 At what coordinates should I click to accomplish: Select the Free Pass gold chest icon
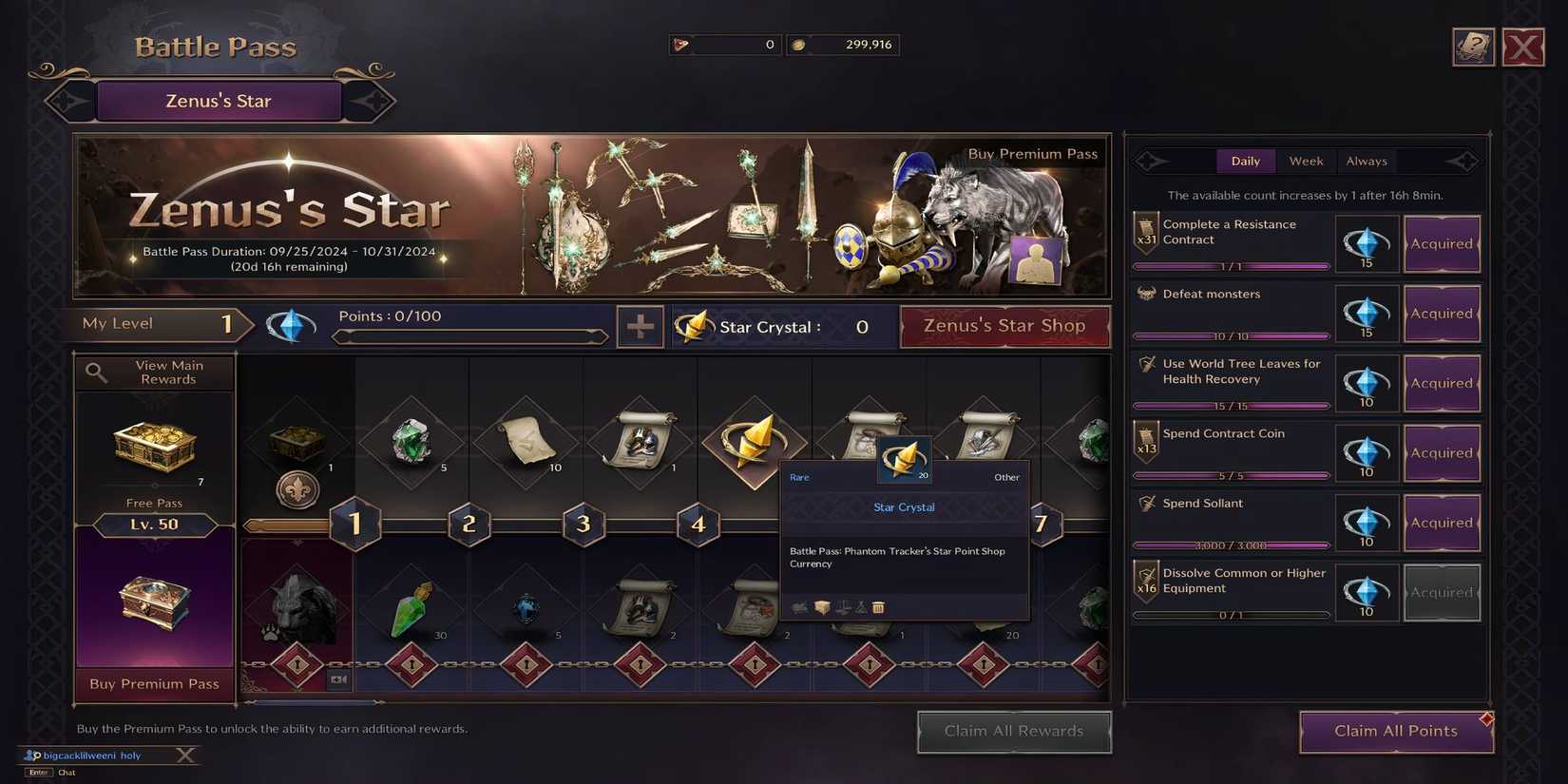[153, 447]
